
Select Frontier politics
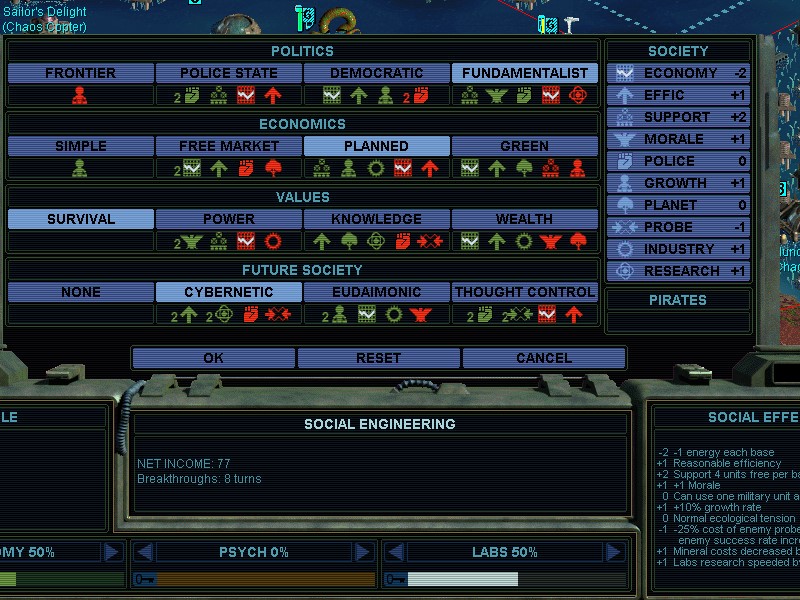(81, 73)
